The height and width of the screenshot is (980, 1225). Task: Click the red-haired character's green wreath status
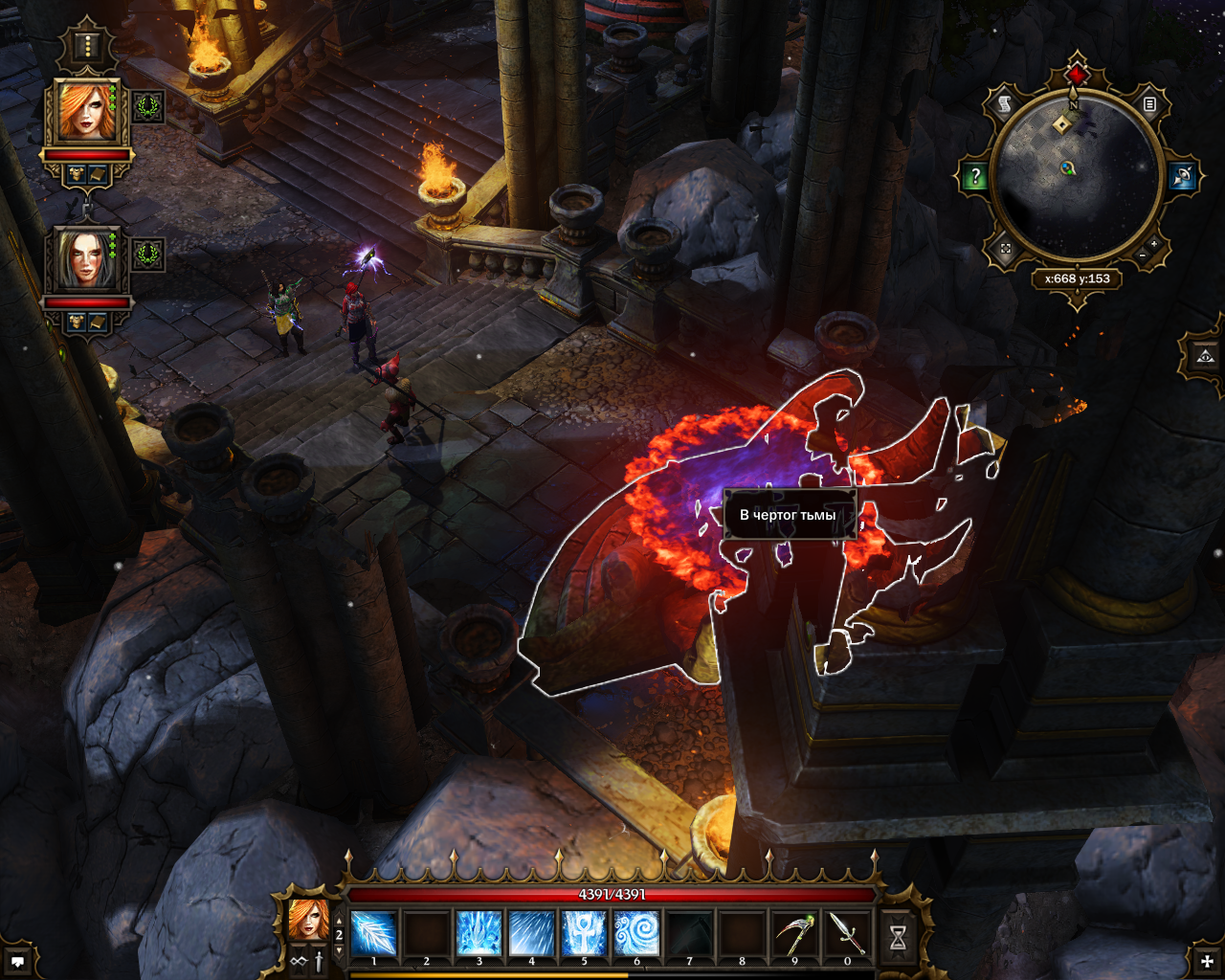tap(148, 107)
